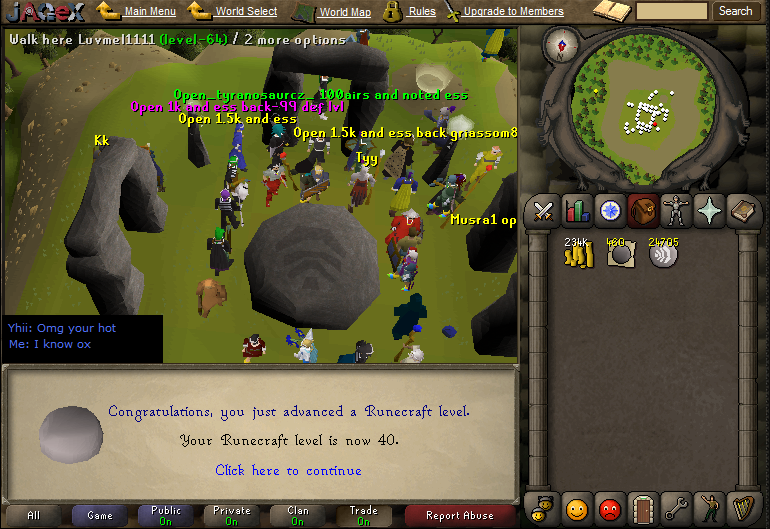Open the Main Menu link
This screenshot has height=529, width=770.
[150, 12]
